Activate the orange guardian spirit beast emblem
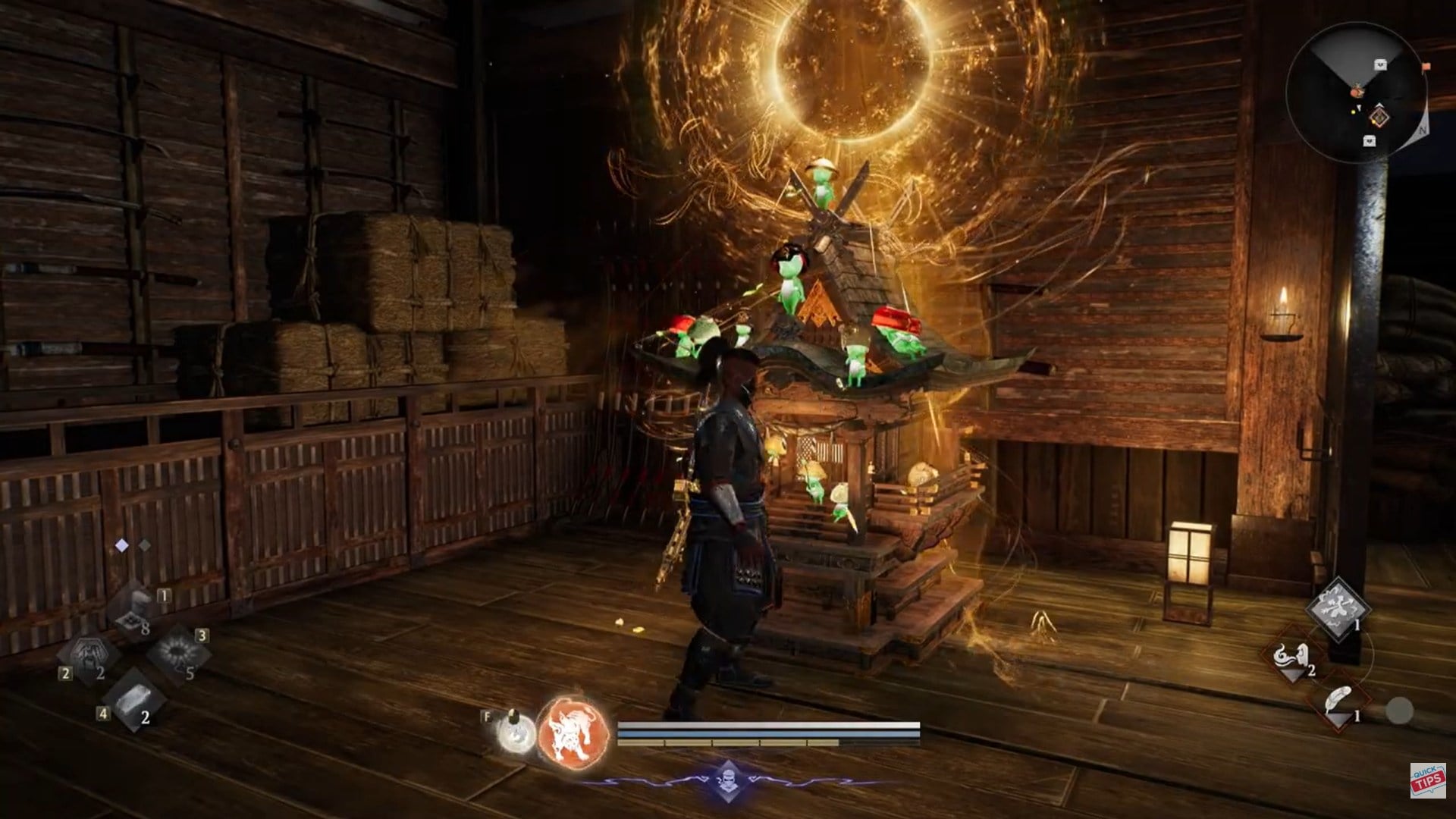This screenshot has width=1456, height=819. click(x=574, y=733)
